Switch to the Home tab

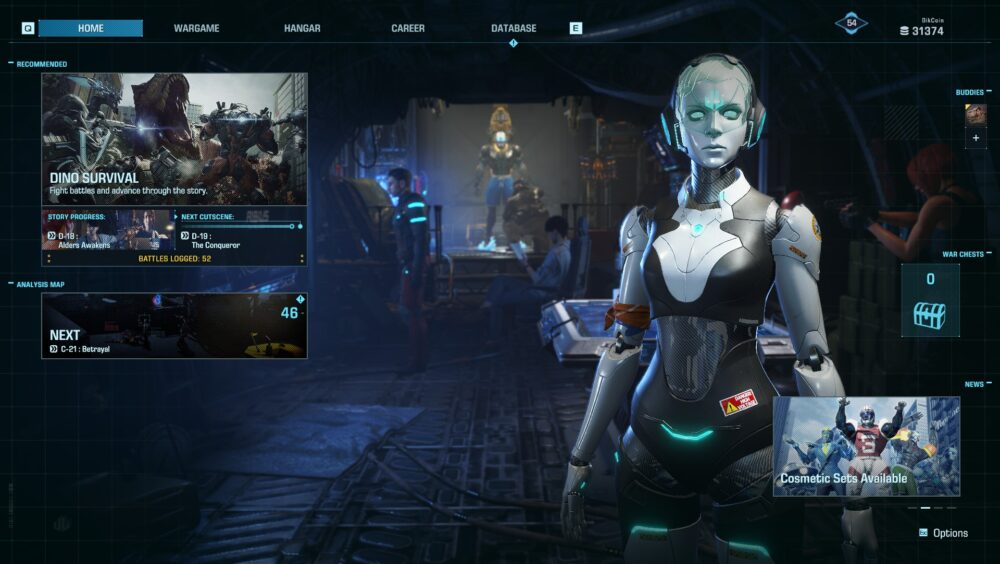pos(91,28)
